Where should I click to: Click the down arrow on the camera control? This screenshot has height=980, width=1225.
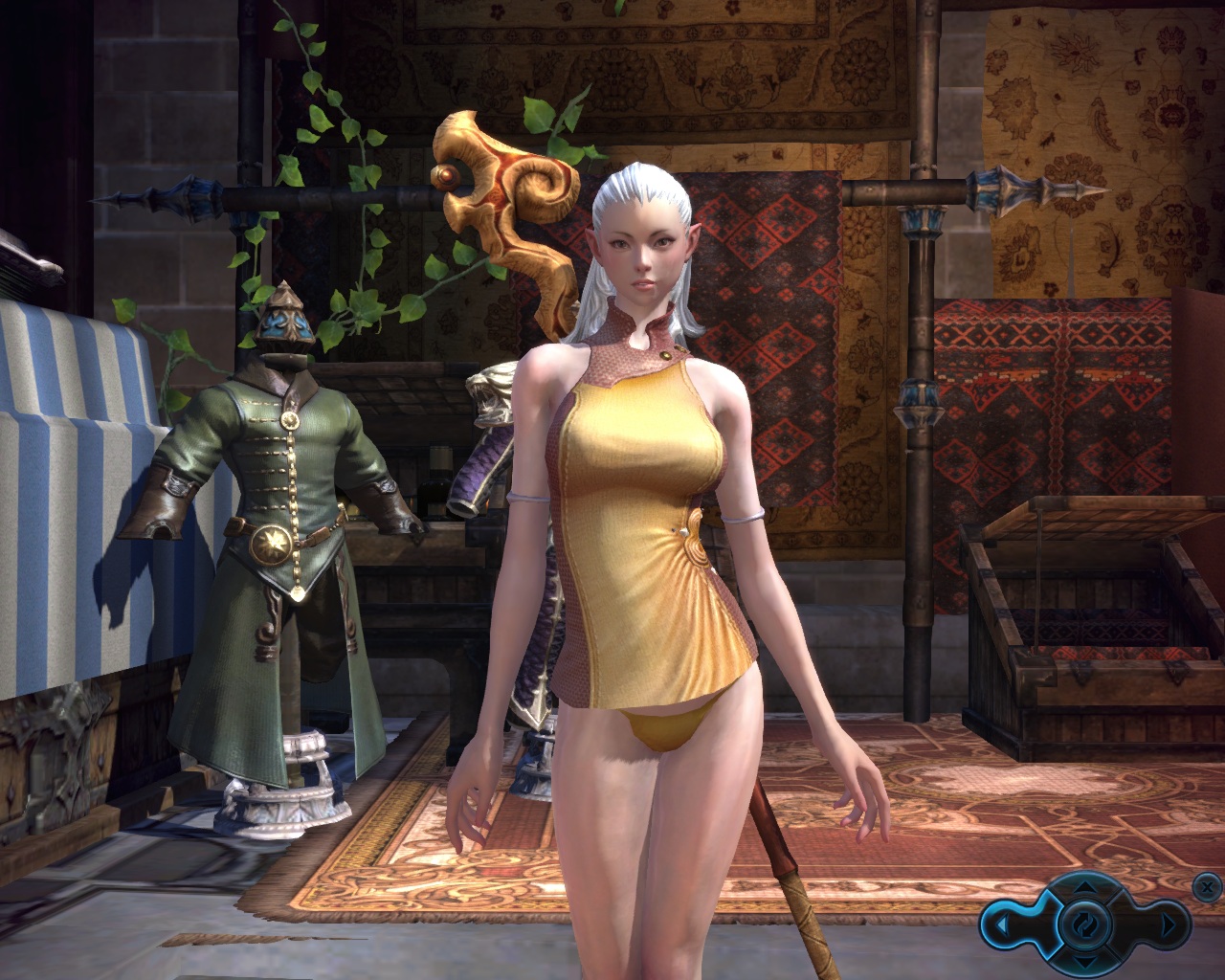click(x=1084, y=962)
